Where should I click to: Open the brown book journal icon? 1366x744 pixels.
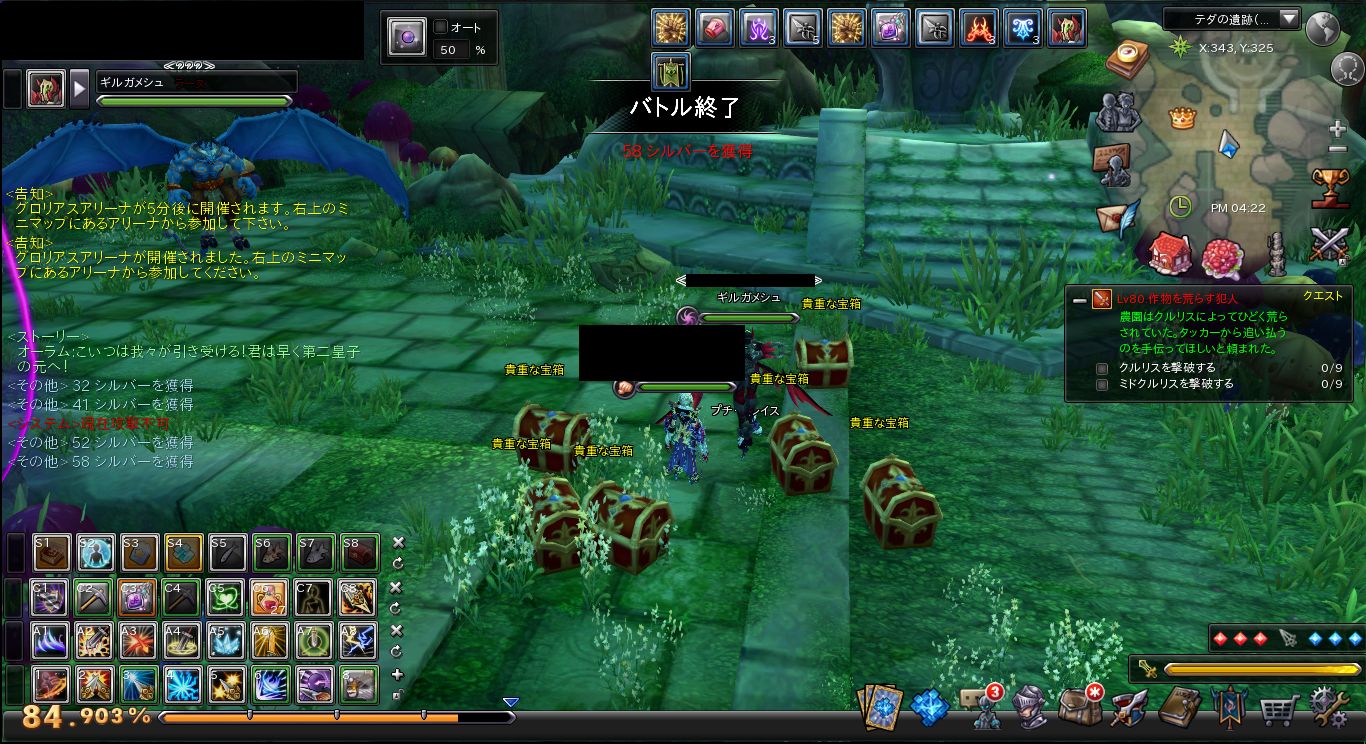pos(1180,707)
